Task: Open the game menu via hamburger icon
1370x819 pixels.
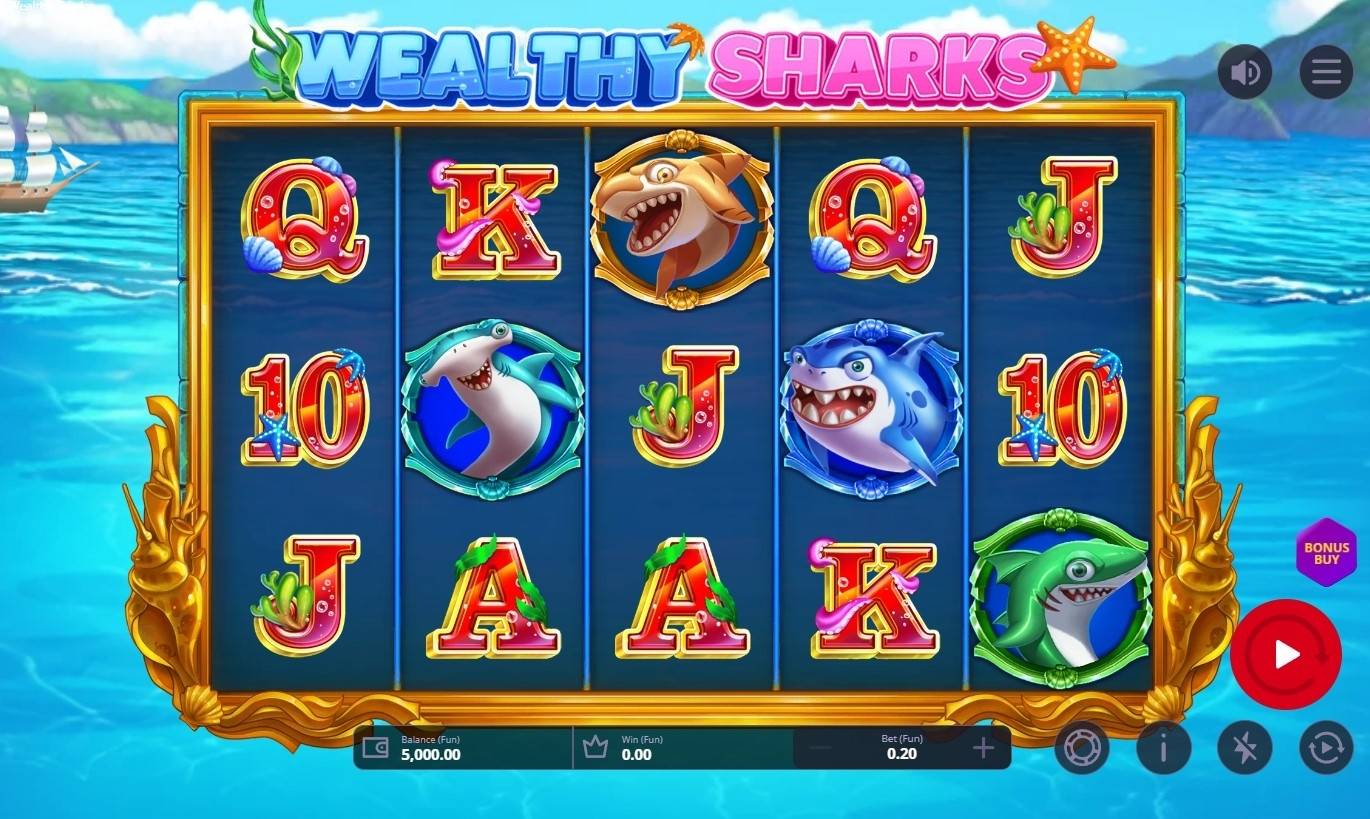Action: (x=1326, y=71)
